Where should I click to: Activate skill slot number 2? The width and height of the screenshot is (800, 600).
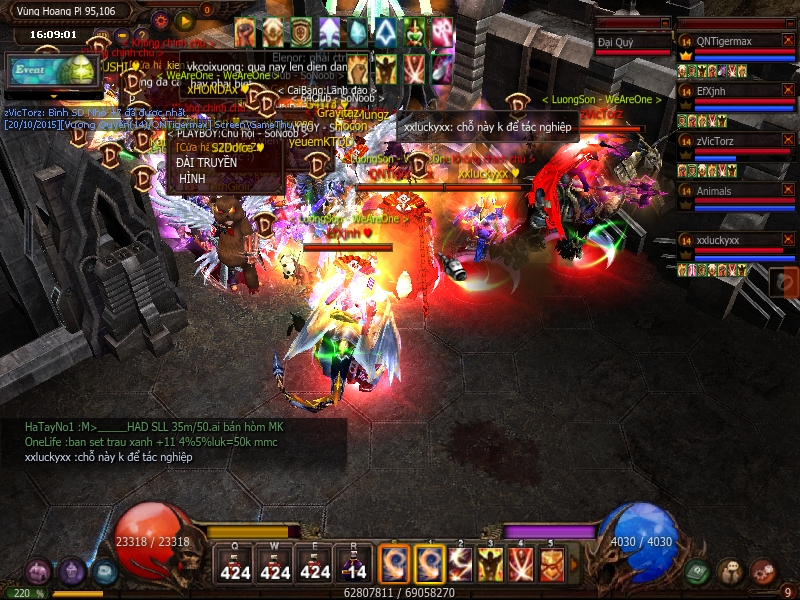(460, 564)
